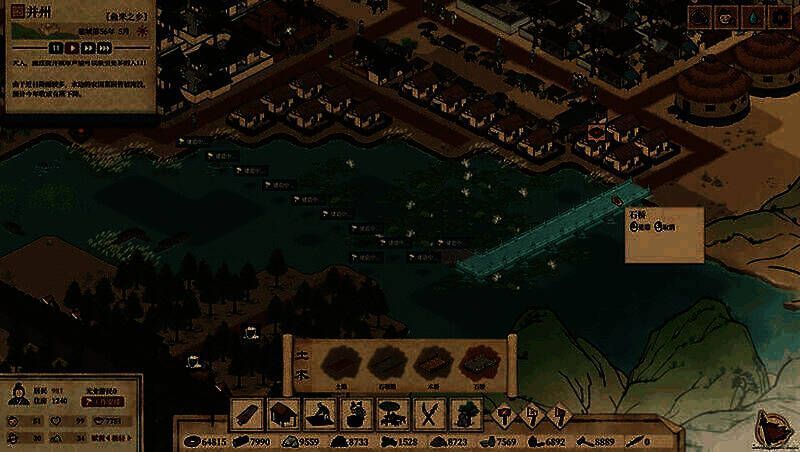The height and width of the screenshot is (452, 800).
Task: Select the hammer tool diamond button
Action: pyautogui.click(x=505, y=413)
